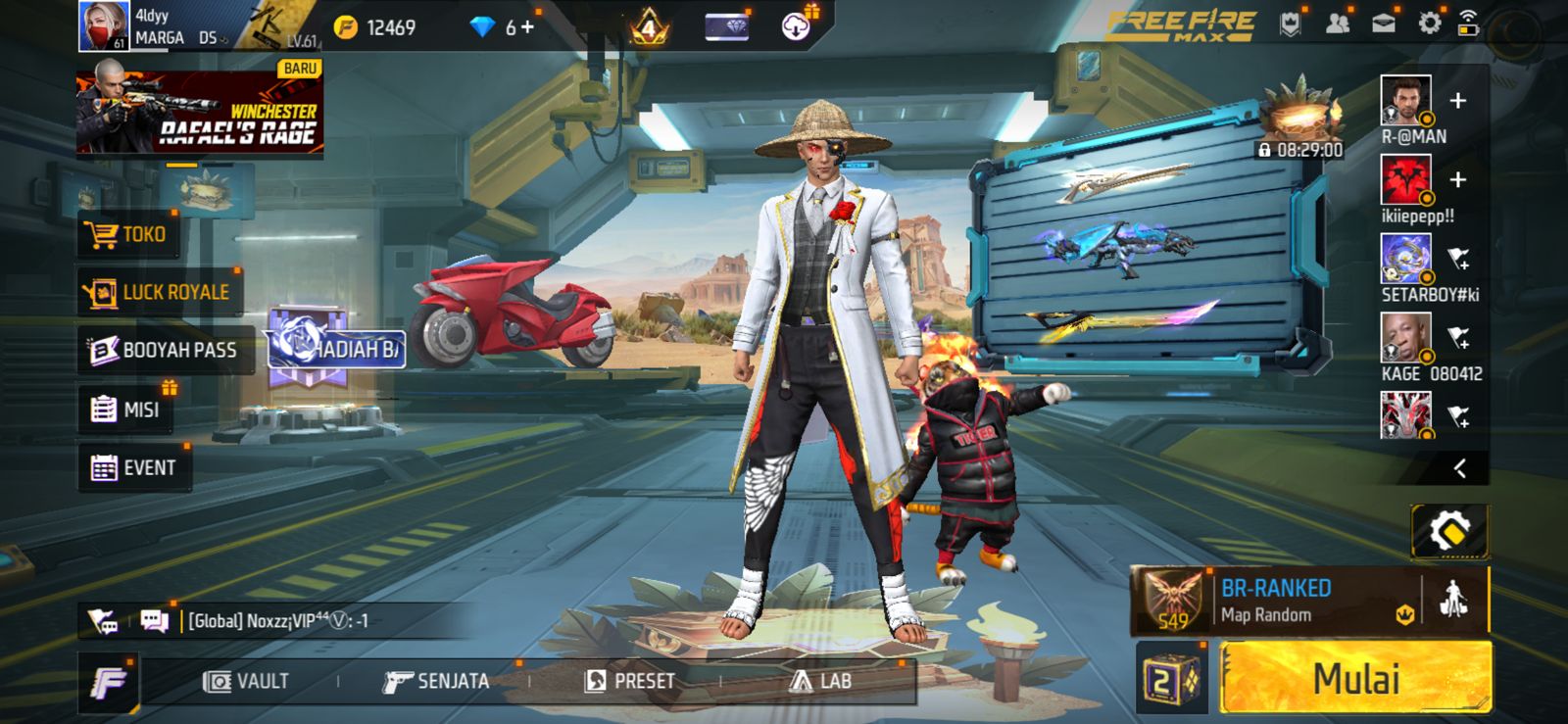The width and height of the screenshot is (1568, 724).
Task: Start the match with Mulai
Action: pyautogui.click(x=1355, y=678)
